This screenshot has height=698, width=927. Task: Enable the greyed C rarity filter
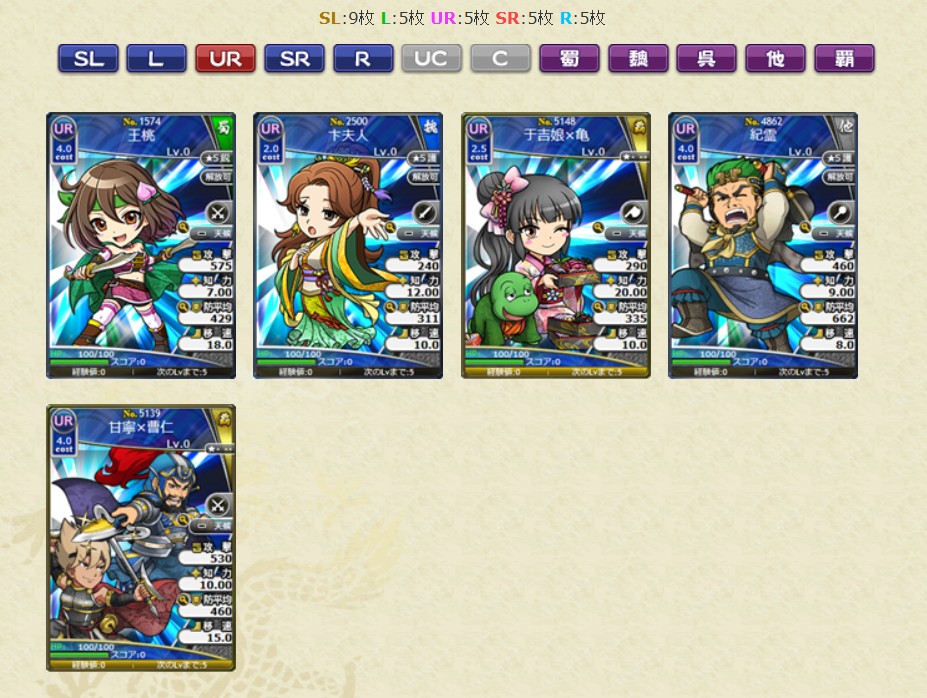pos(500,59)
